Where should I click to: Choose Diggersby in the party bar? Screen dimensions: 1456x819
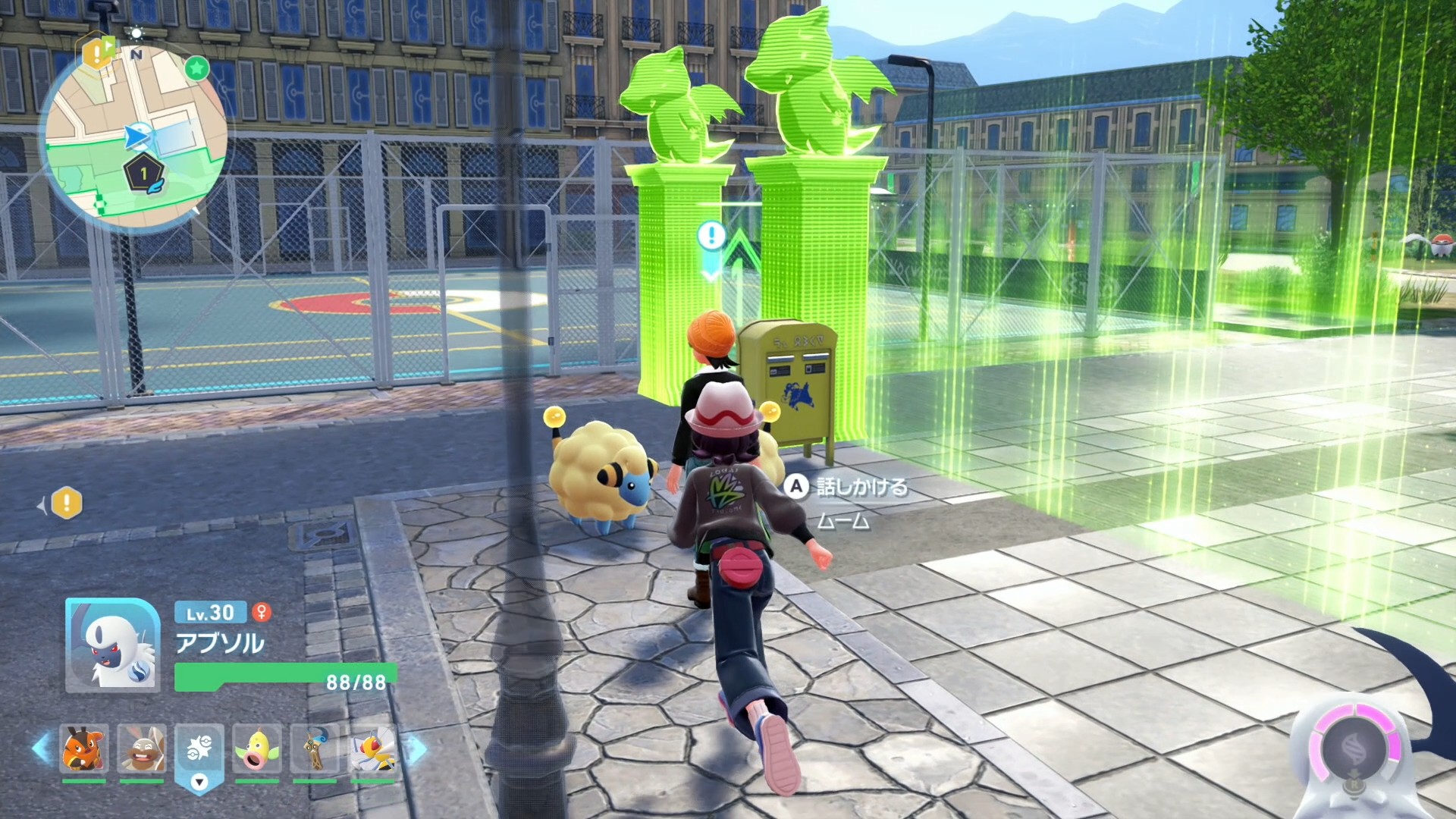click(142, 748)
